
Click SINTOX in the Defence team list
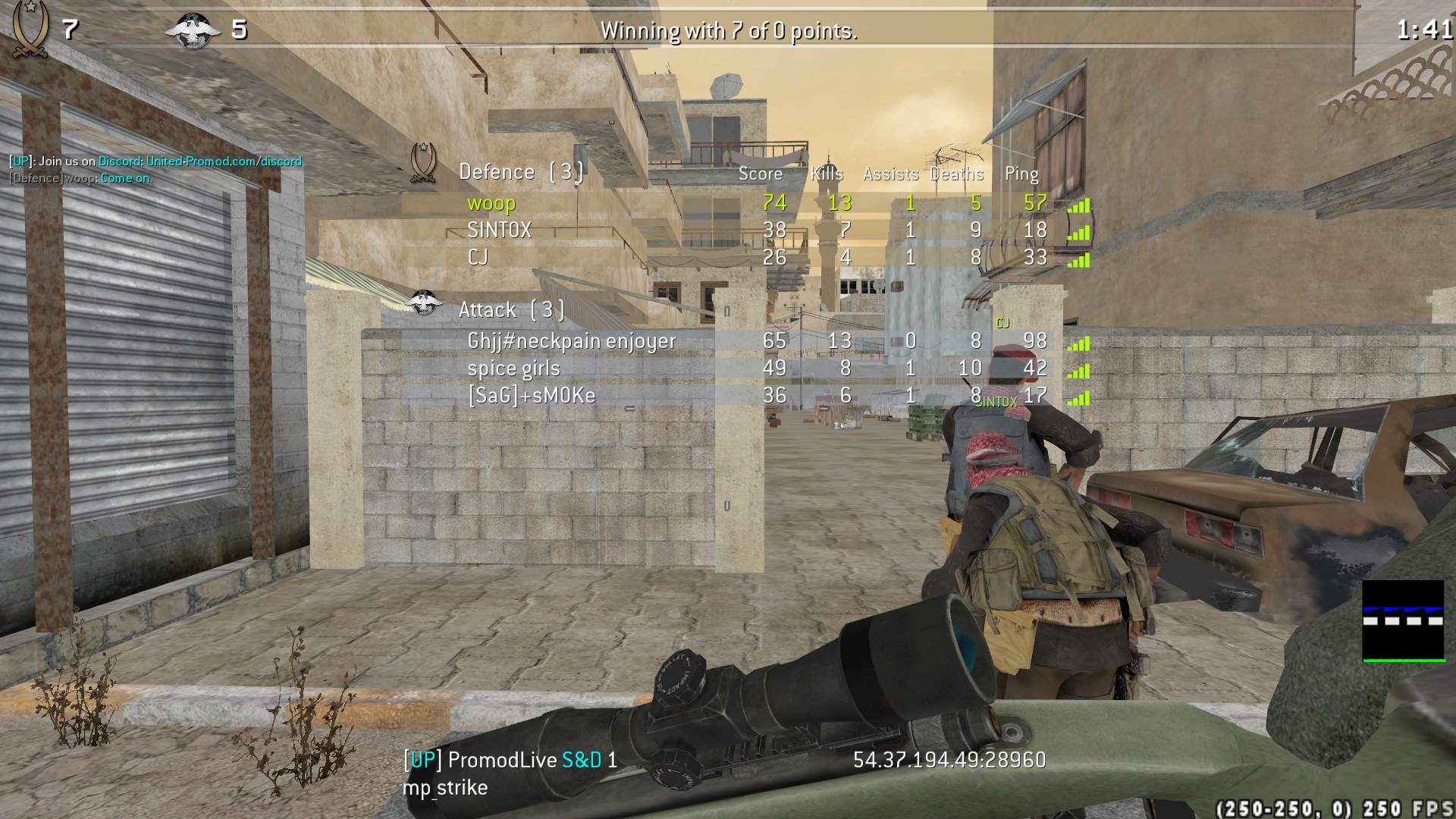pyautogui.click(x=499, y=231)
